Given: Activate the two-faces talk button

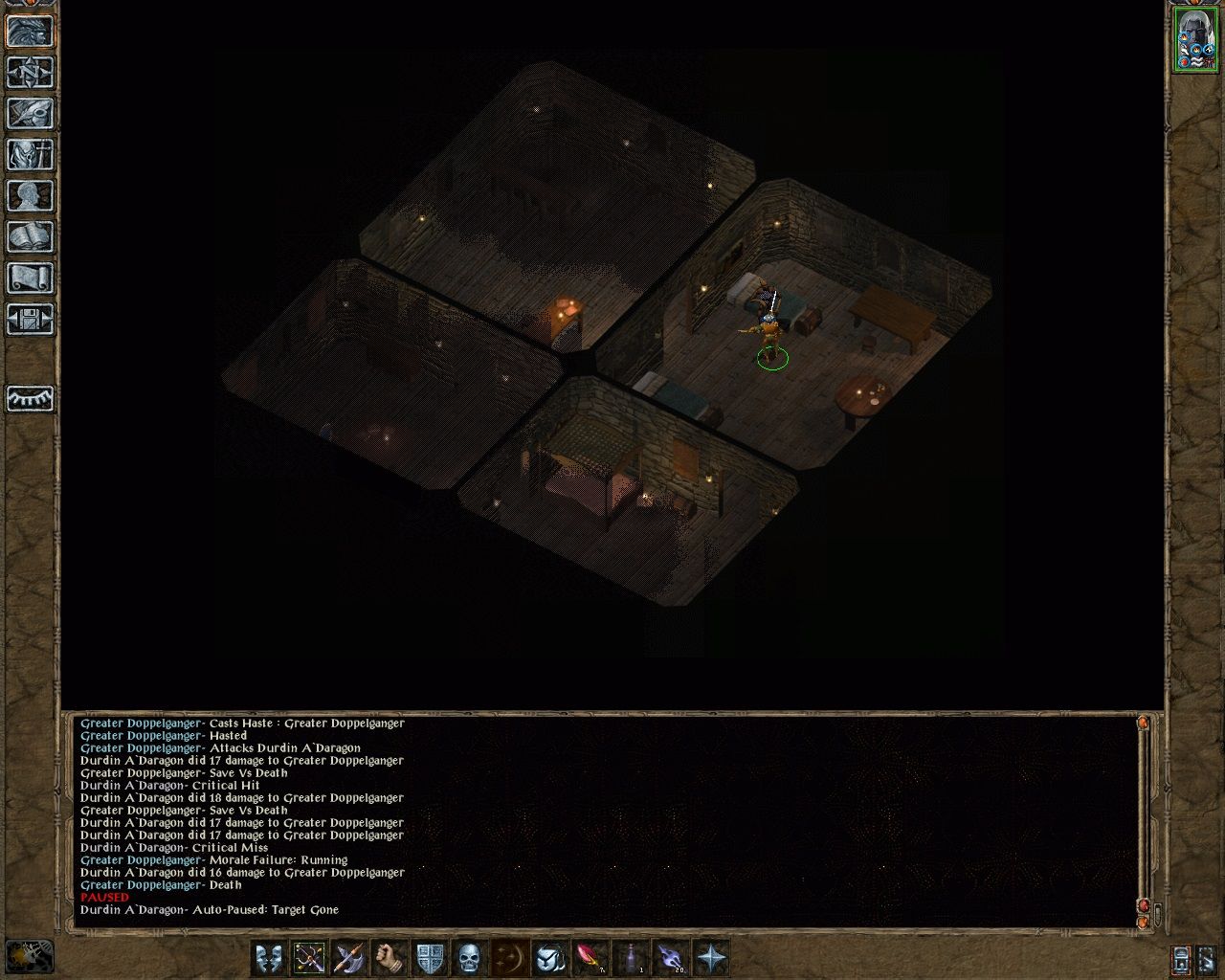Looking at the screenshot, I should 269,957.
